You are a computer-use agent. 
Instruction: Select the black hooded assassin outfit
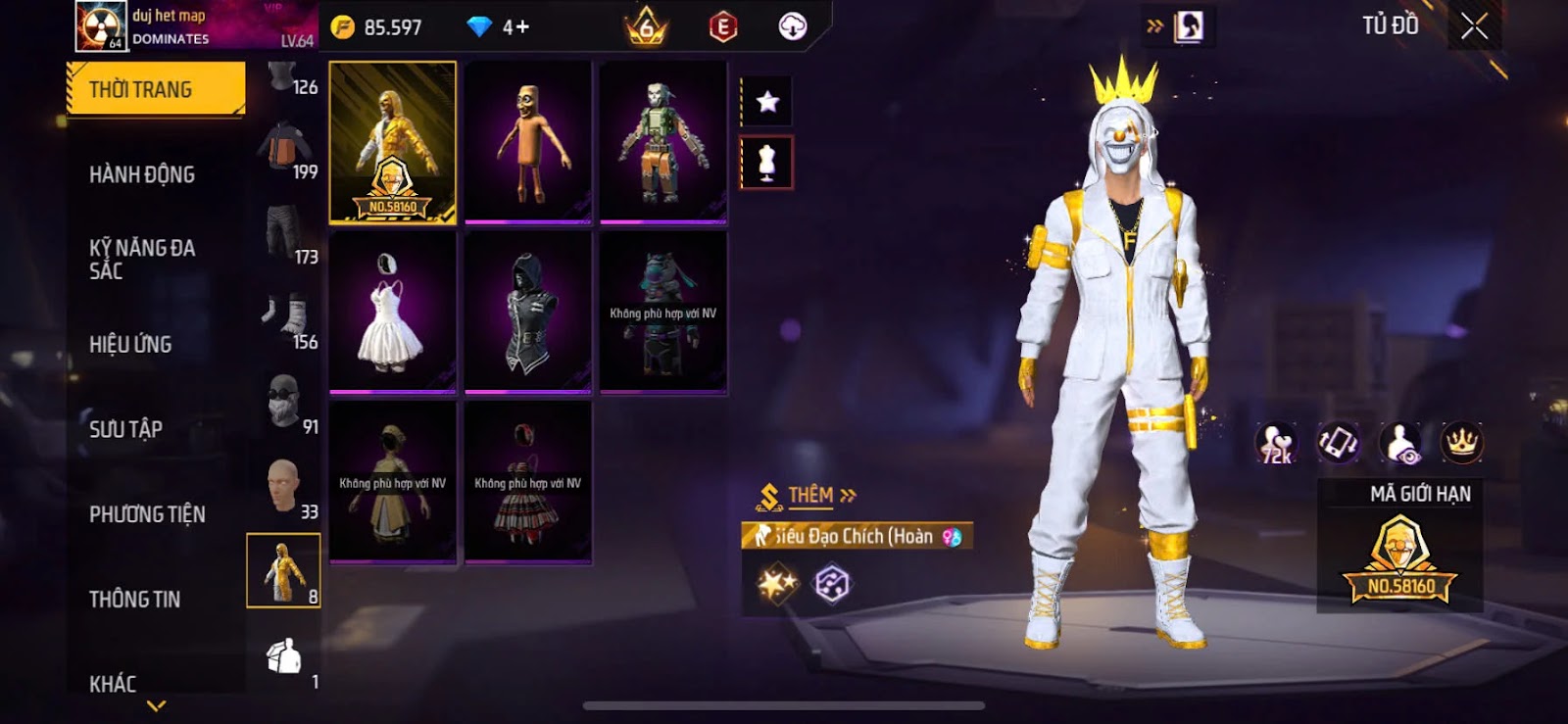click(528, 312)
